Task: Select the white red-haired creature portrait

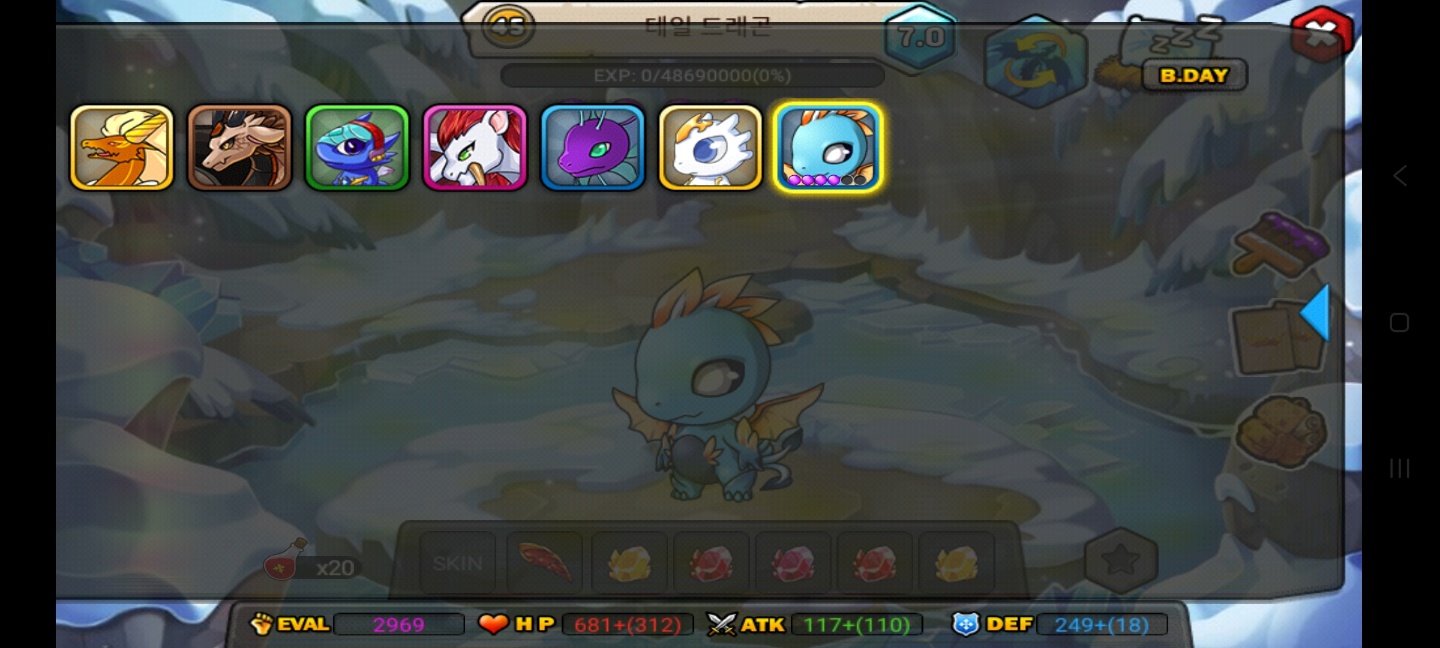Action: pos(475,148)
